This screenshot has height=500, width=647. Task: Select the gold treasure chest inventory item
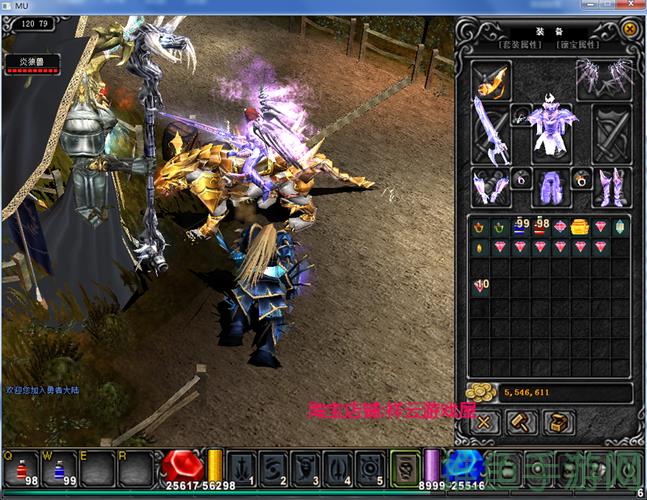pyautogui.click(x=580, y=227)
